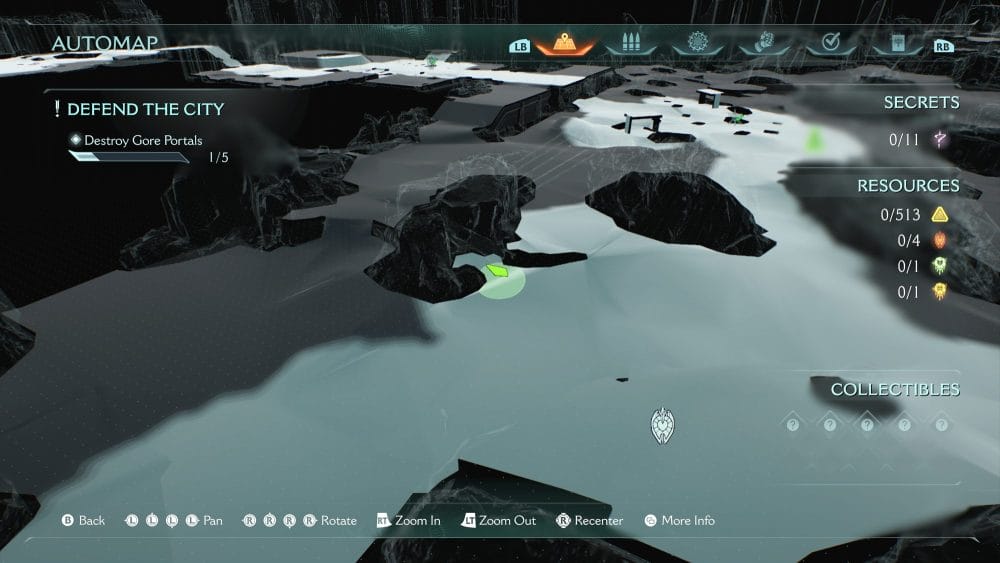Image resolution: width=1000 pixels, height=563 pixels.
Task: Open the sawblade gear tab
Action: point(697,43)
